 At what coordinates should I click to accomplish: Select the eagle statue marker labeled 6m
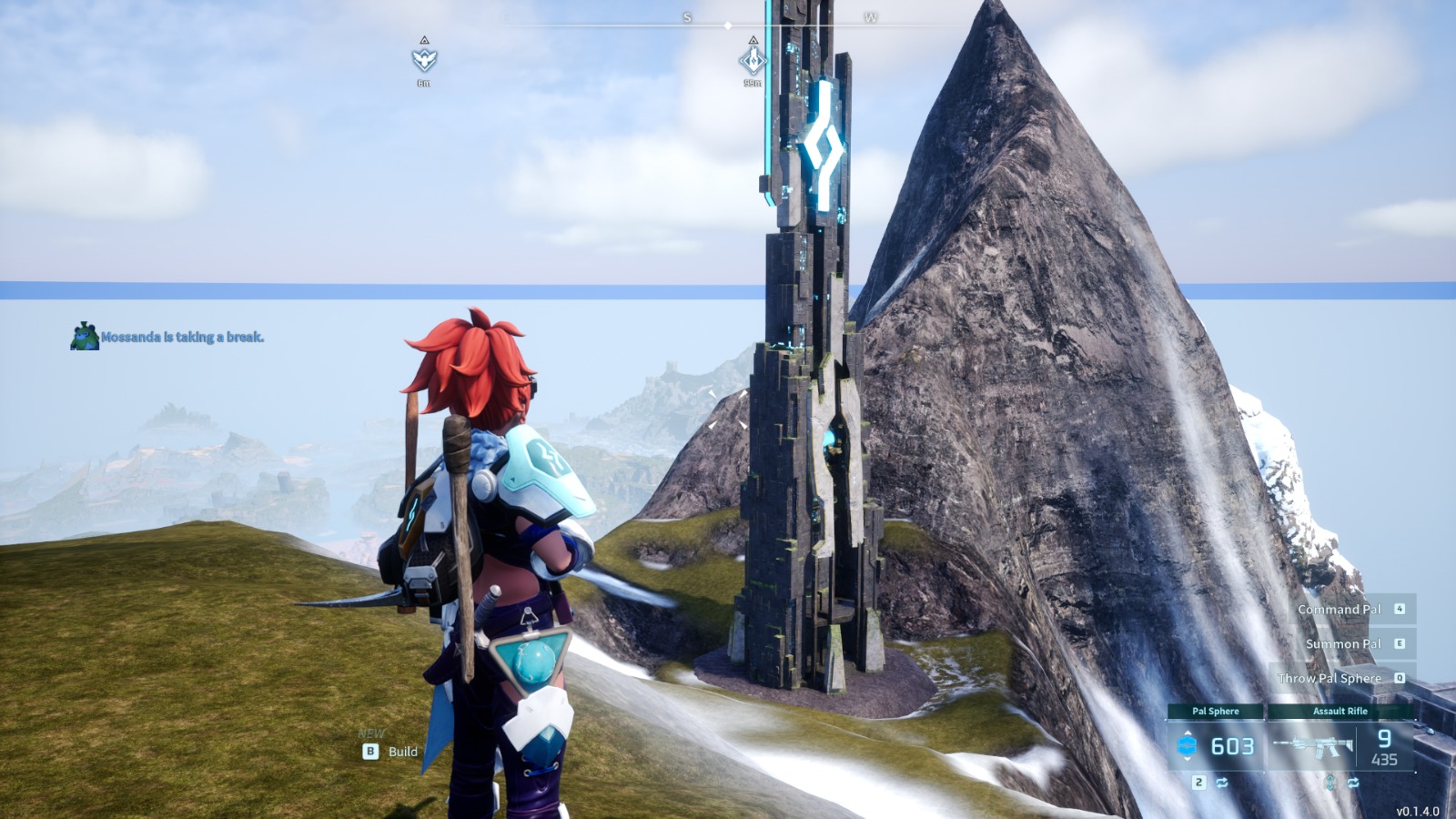424,60
